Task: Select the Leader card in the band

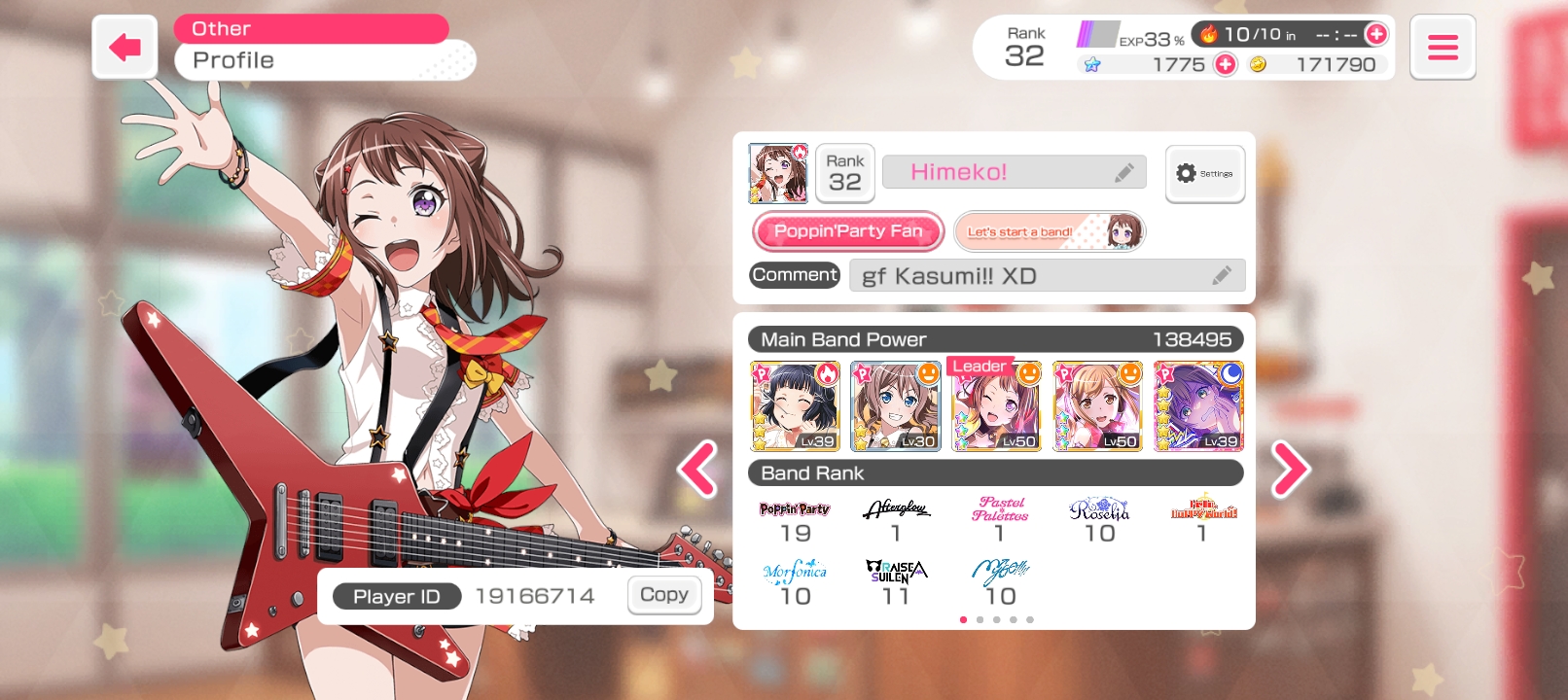Action: [x=996, y=406]
